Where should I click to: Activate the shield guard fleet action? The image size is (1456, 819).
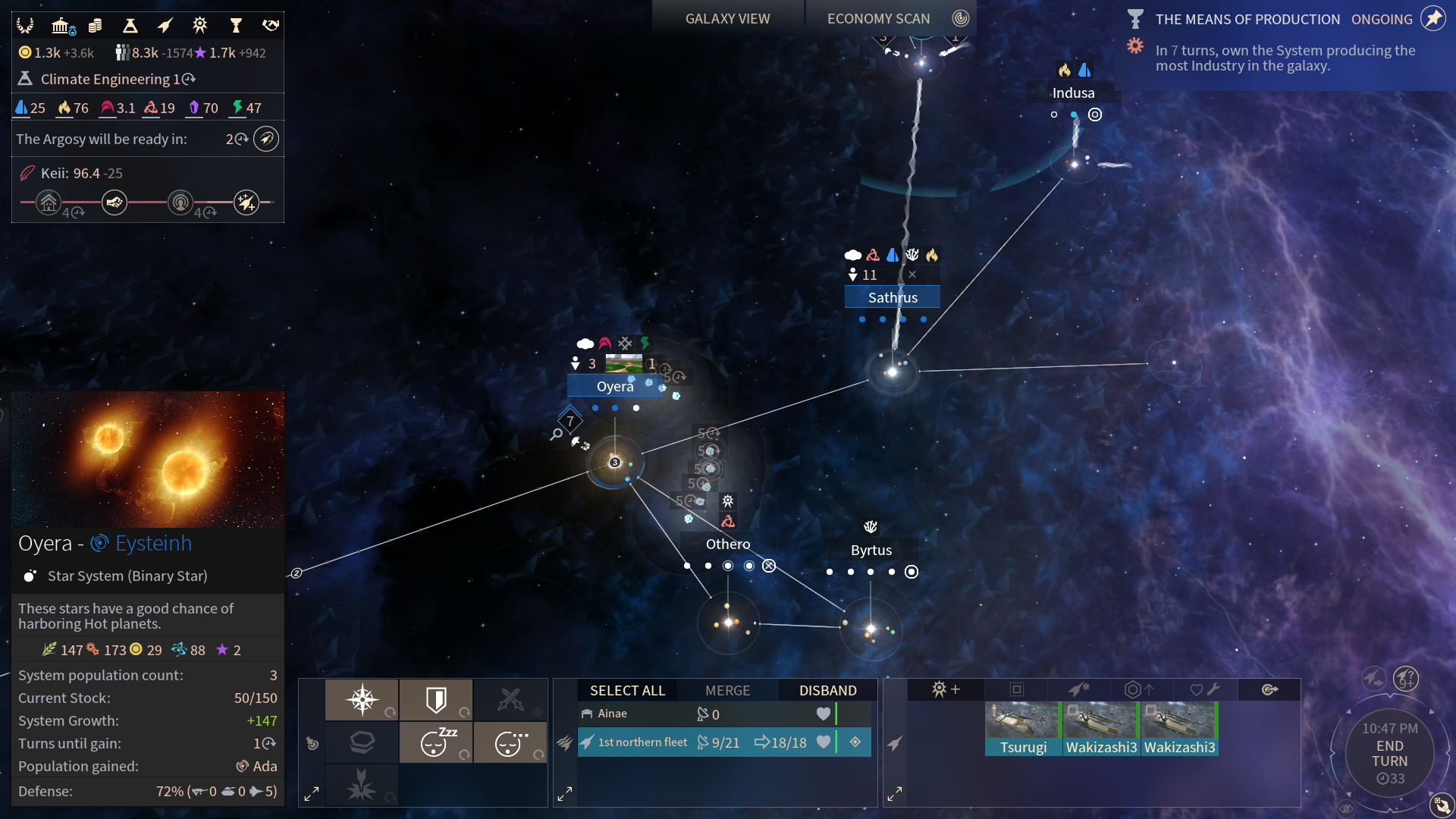click(x=436, y=699)
